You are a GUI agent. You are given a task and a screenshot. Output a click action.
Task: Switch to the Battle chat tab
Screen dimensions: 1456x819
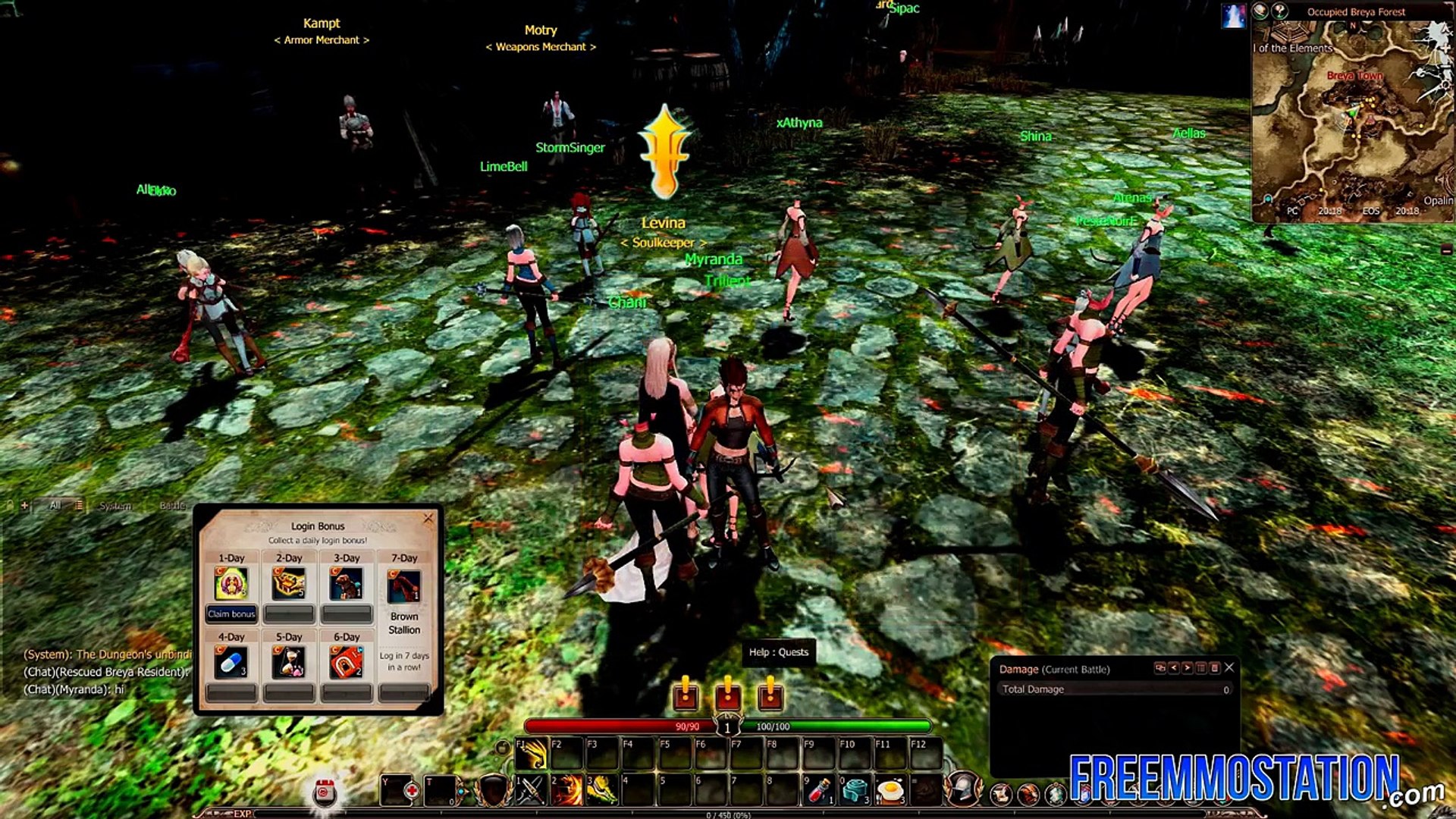click(172, 506)
